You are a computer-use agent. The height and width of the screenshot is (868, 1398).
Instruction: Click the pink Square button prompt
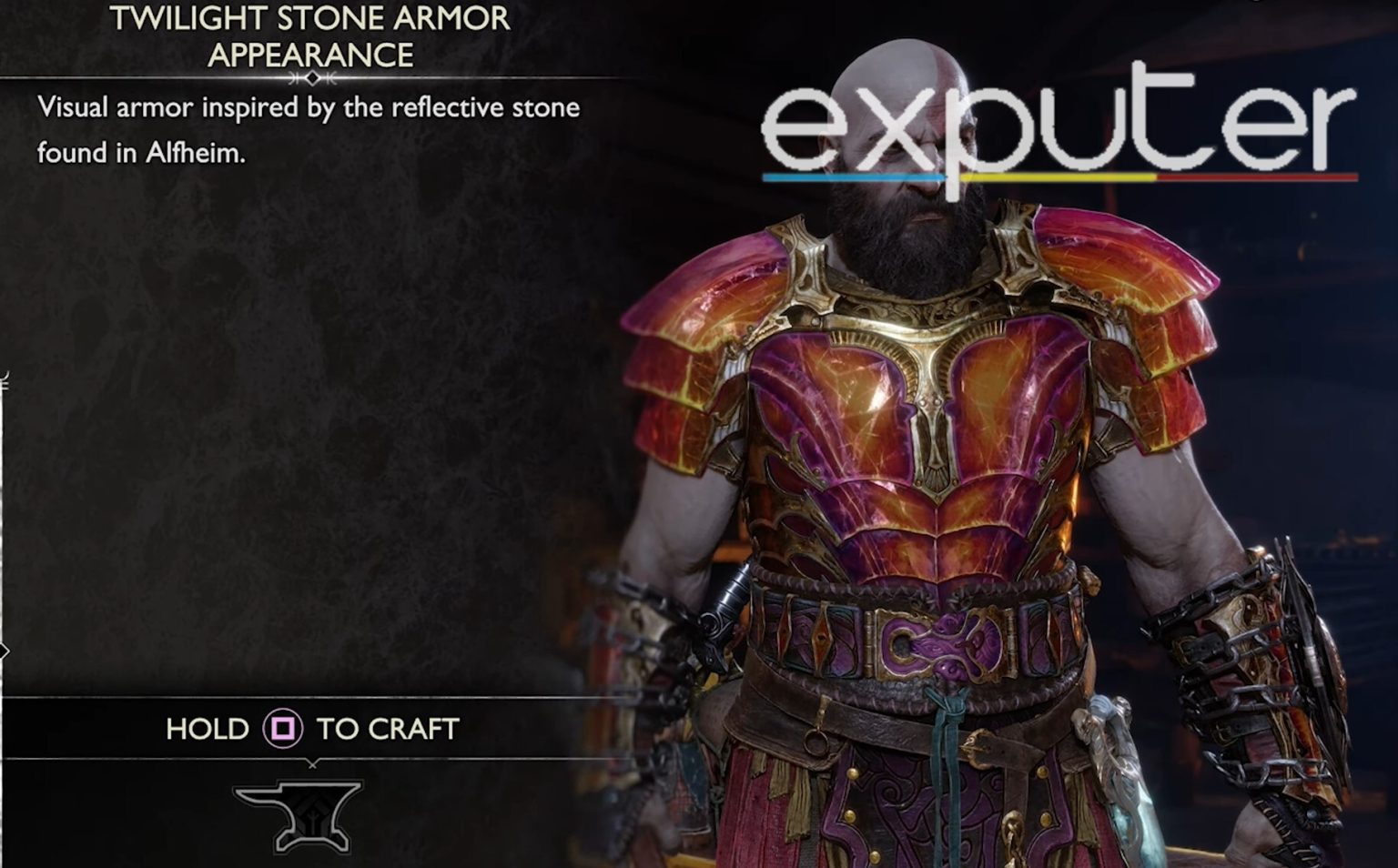(282, 729)
